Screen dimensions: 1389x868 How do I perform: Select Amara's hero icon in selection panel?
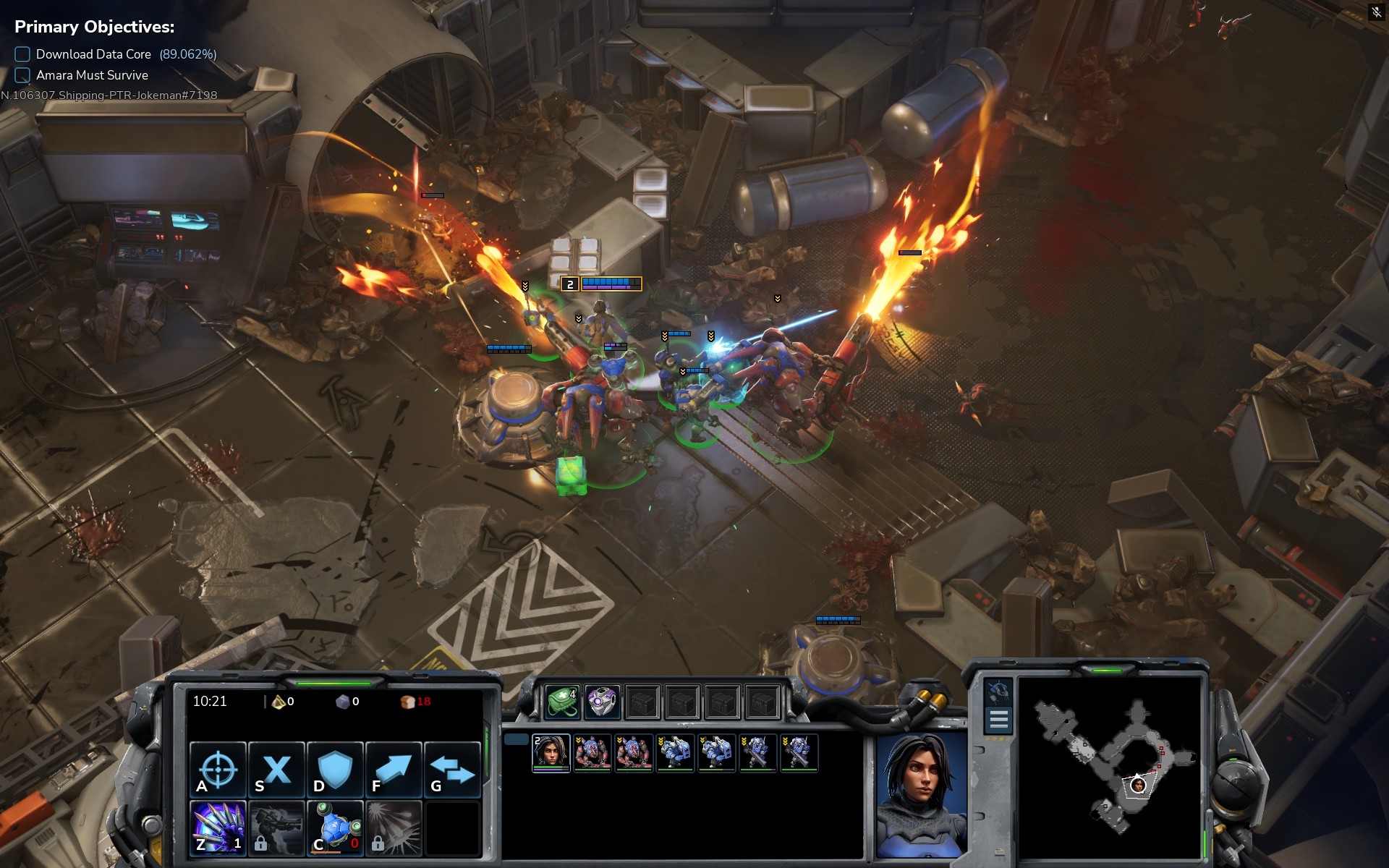pos(551,753)
